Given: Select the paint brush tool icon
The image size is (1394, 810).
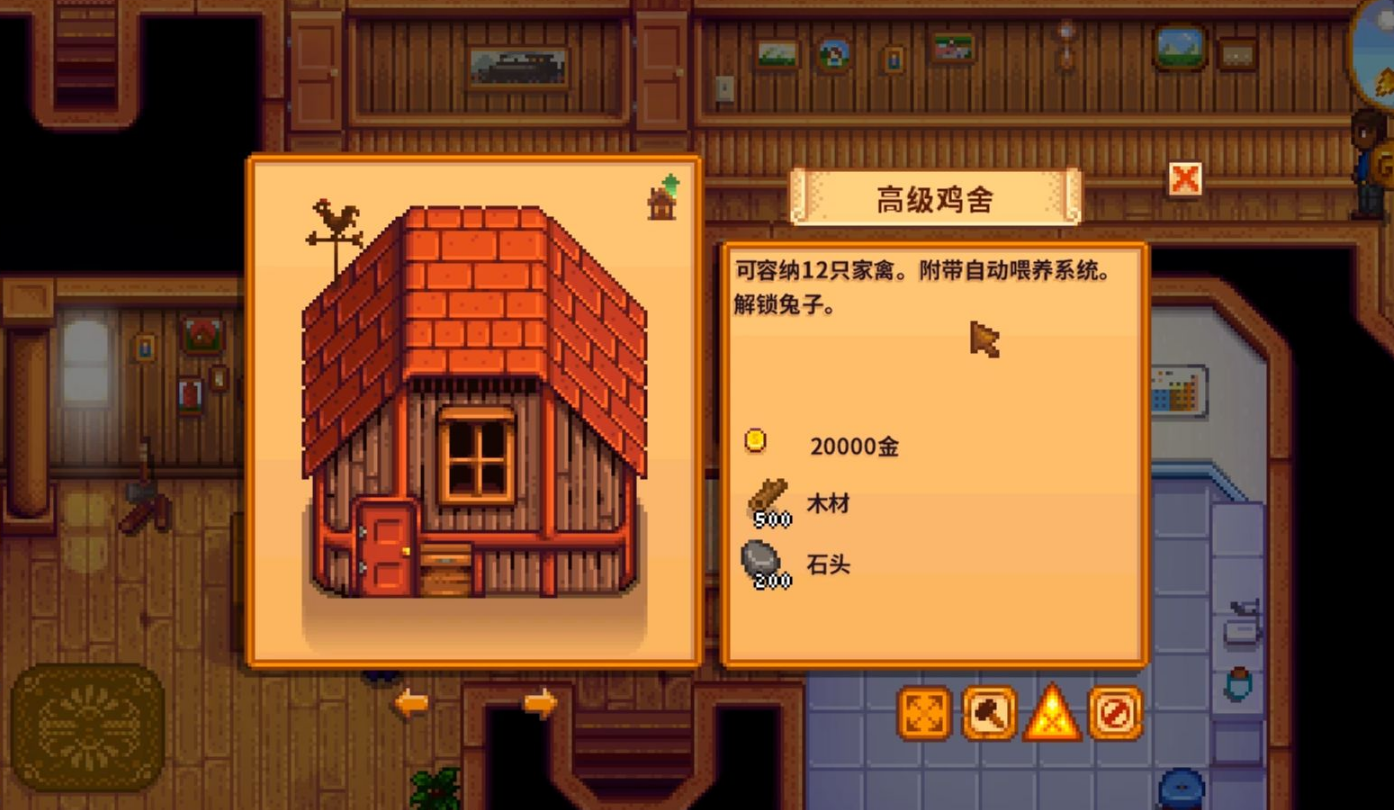Looking at the screenshot, I should 989,716.
